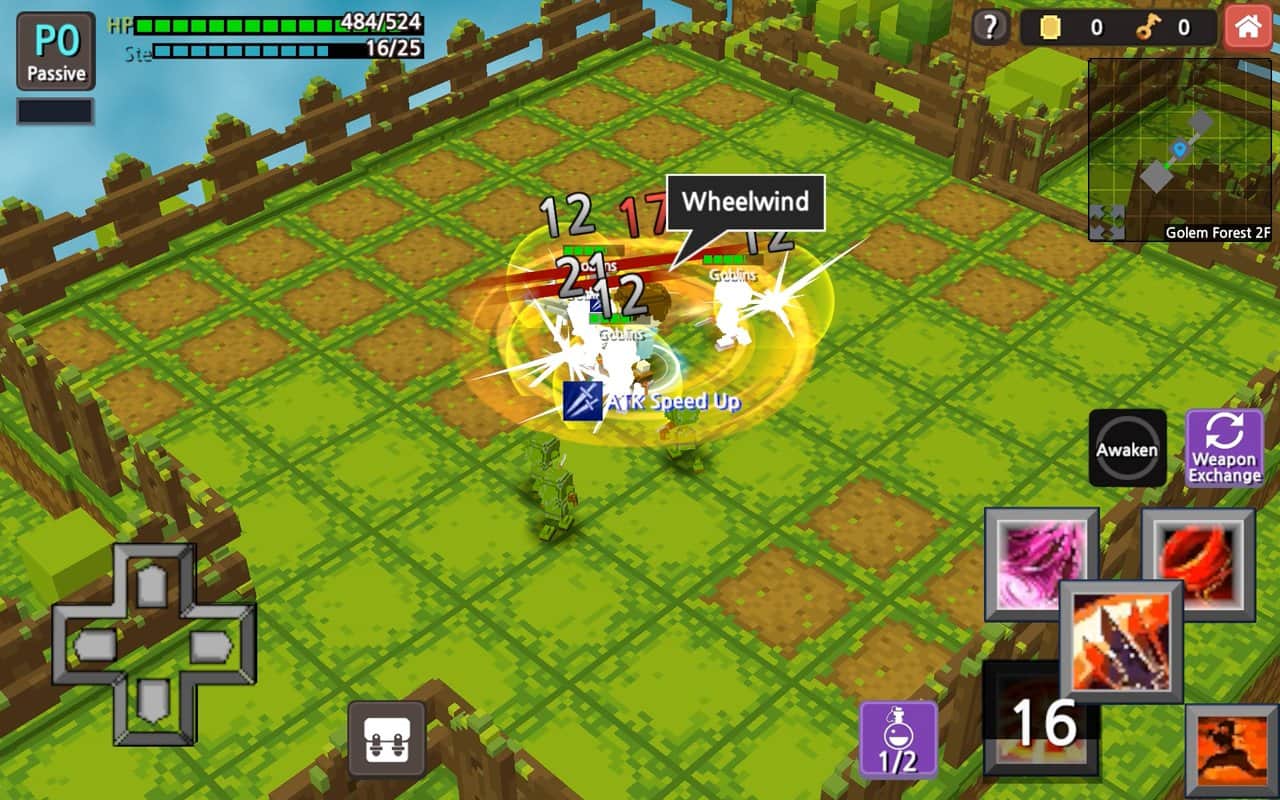Trigger the orange claw attack skill
This screenshot has width=1280, height=800.
point(1120,640)
